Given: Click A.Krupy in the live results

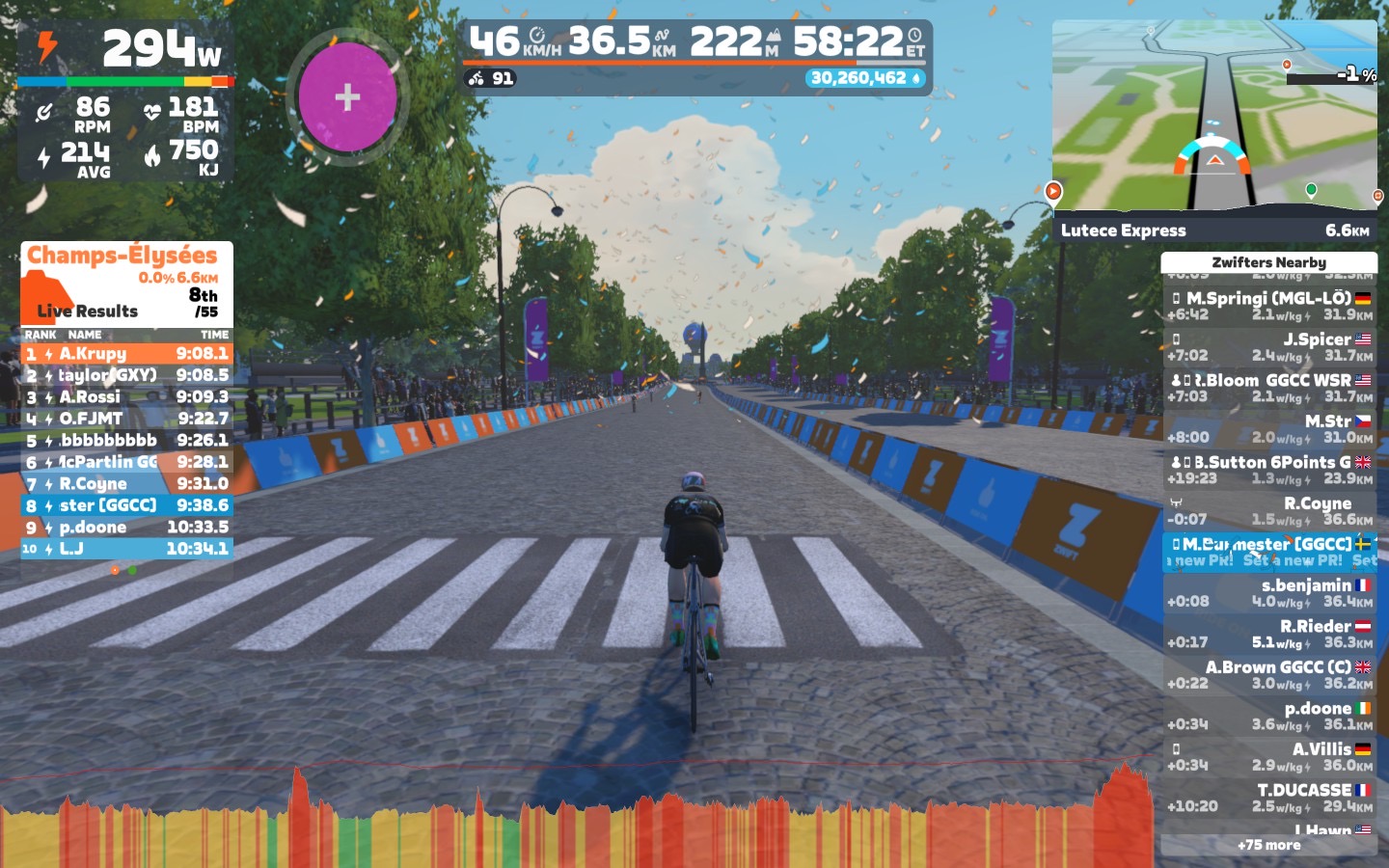Looking at the screenshot, I should [126, 354].
